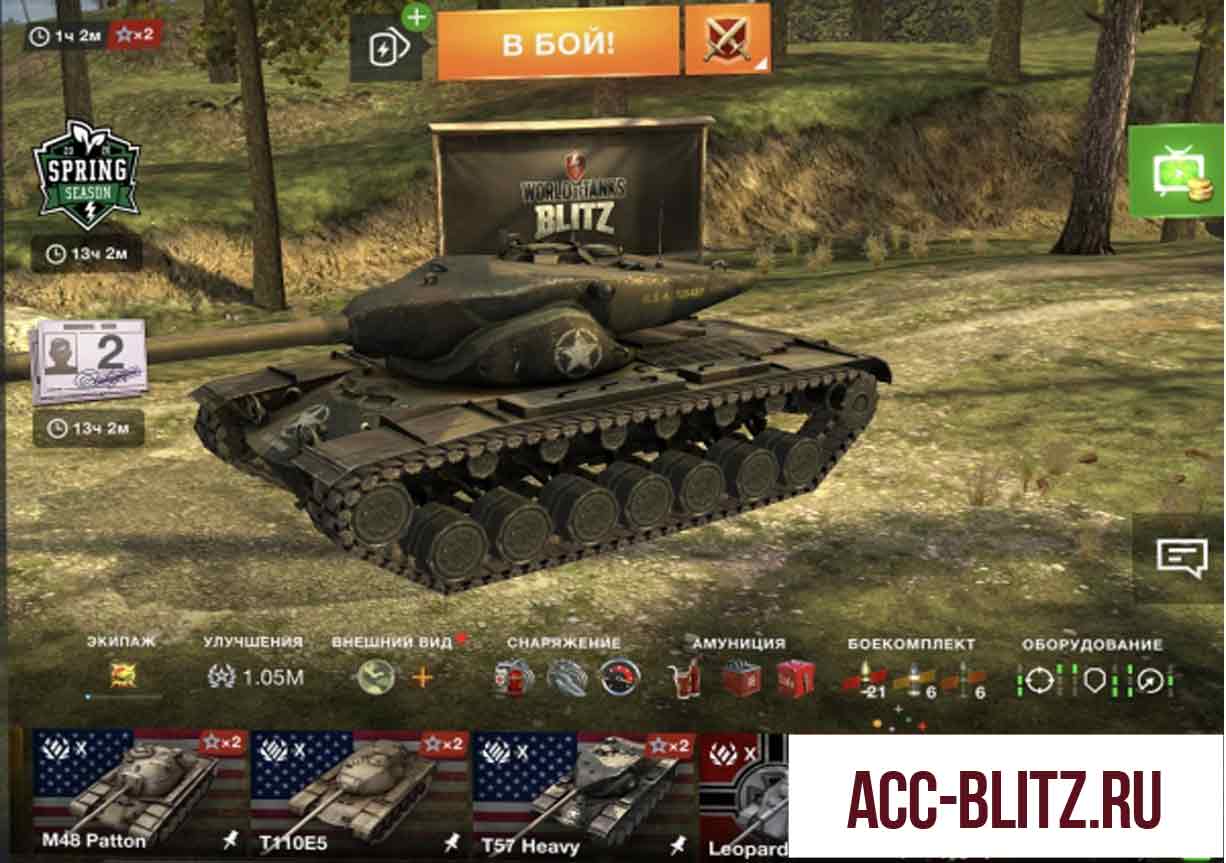This screenshot has width=1226, height=863.
Task: Start battle with the В БОЙ! button
Action: tap(557, 43)
